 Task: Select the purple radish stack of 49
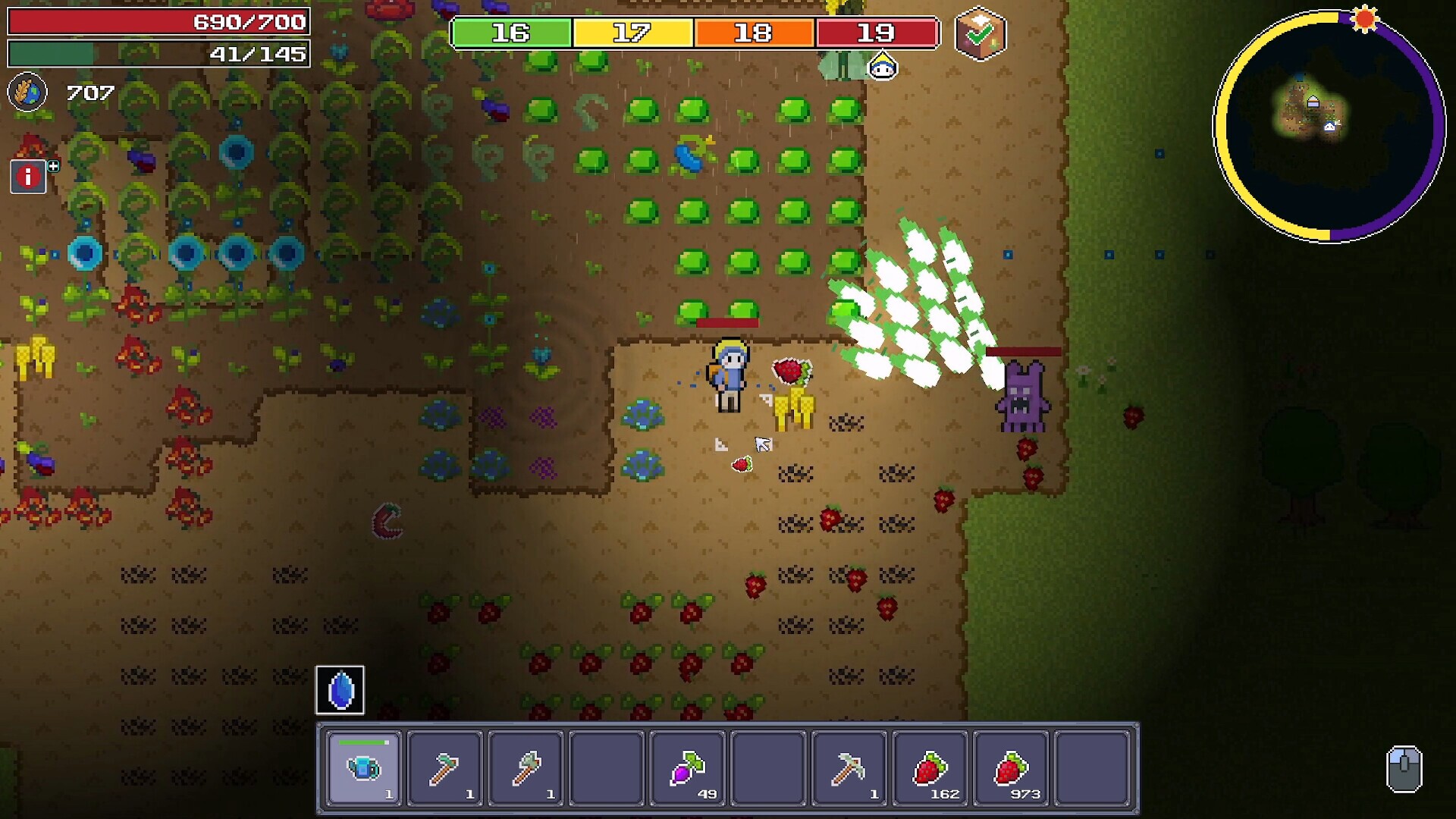point(688,767)
